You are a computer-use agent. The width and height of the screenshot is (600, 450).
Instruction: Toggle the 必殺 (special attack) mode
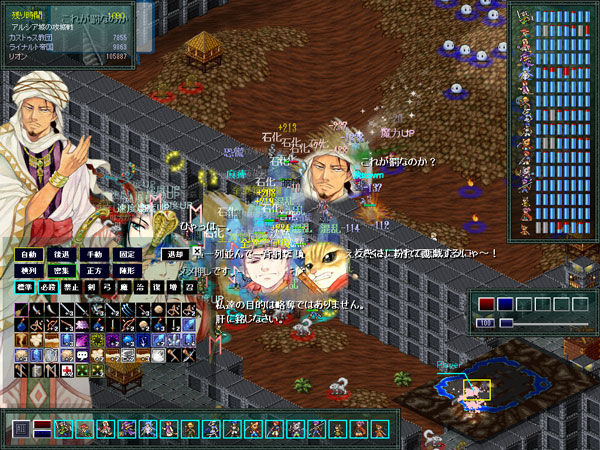(x=49, y=287)
